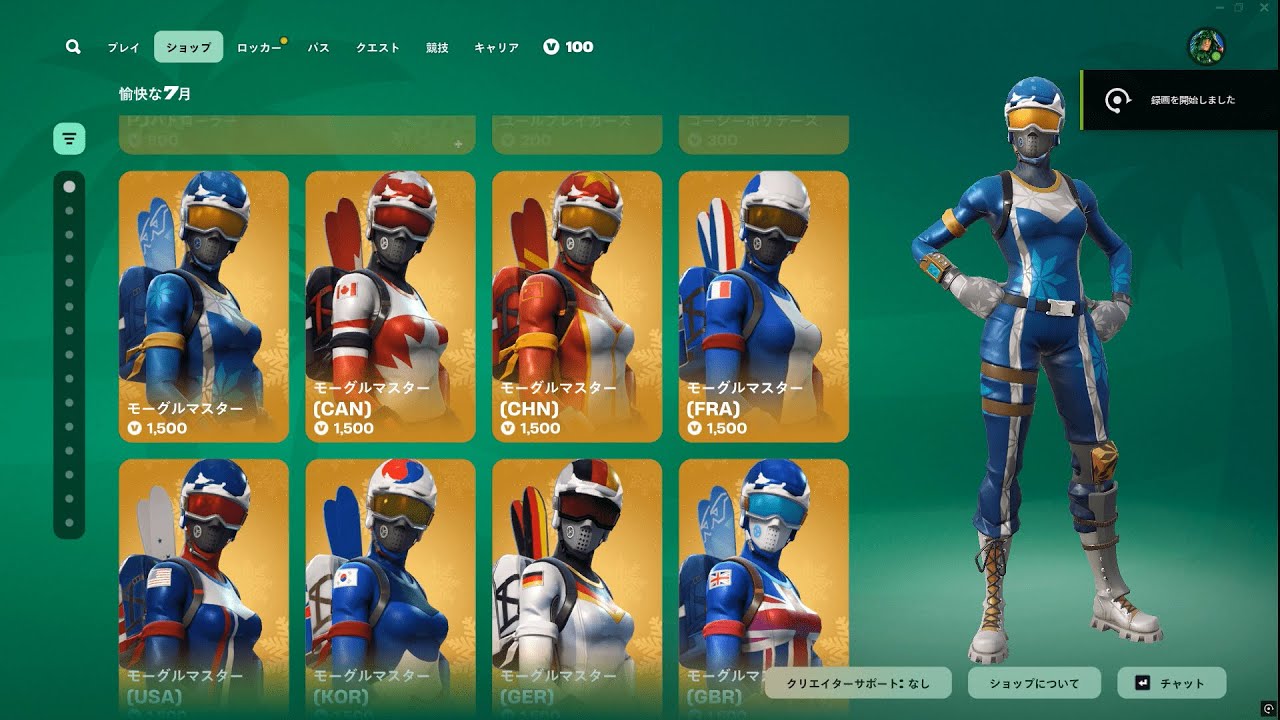The image size is (1280, 720).
Task: Click the 100 V-Bucks balance
Action: tap(568, 47)
